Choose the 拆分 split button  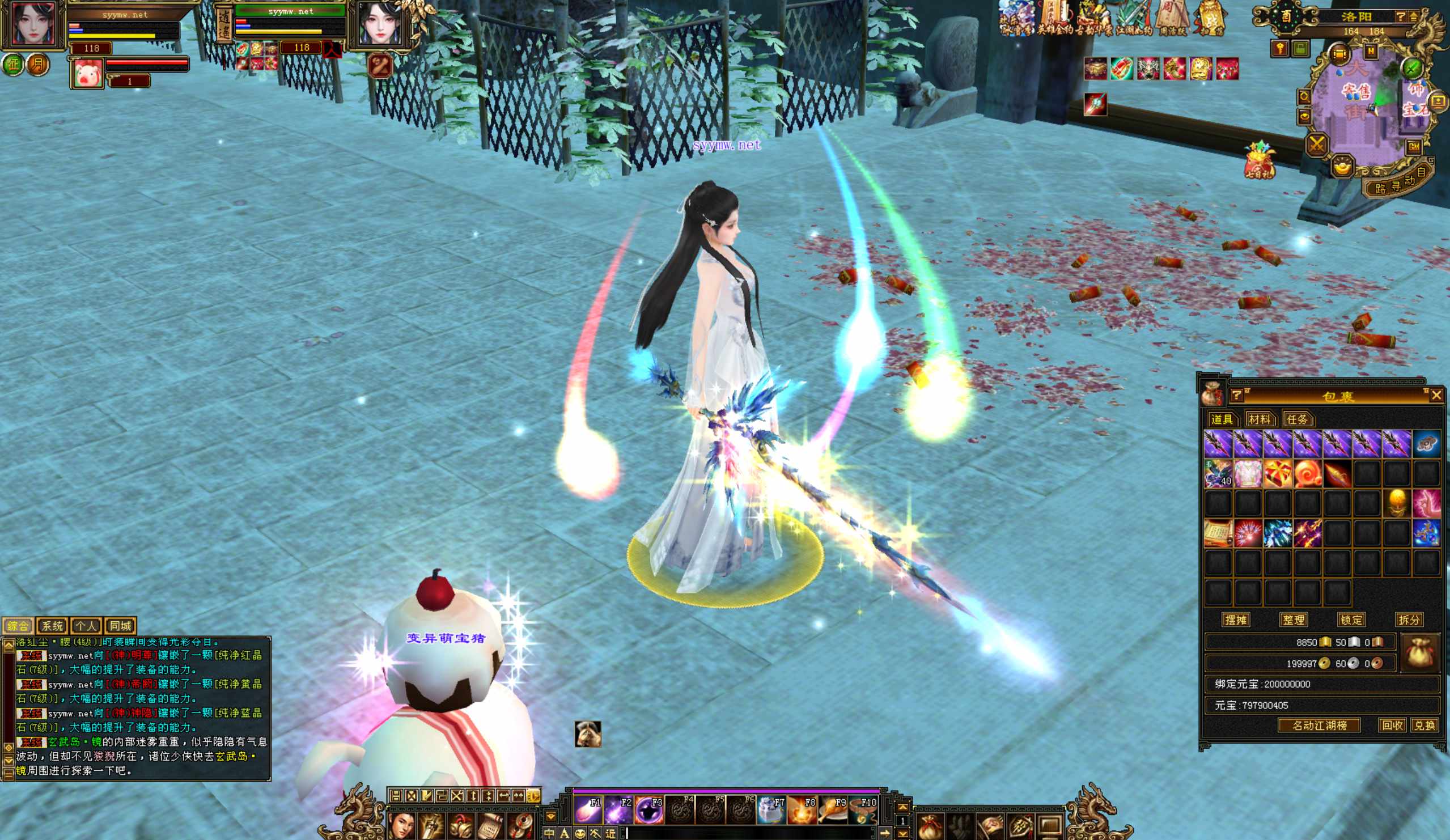coord(1409,620)
